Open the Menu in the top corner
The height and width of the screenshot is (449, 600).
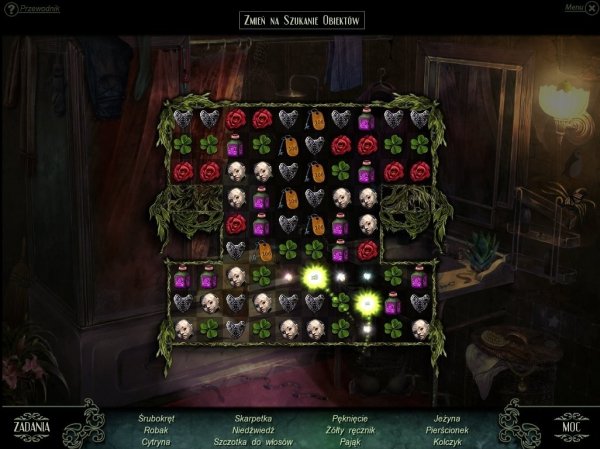pos(575,7)
